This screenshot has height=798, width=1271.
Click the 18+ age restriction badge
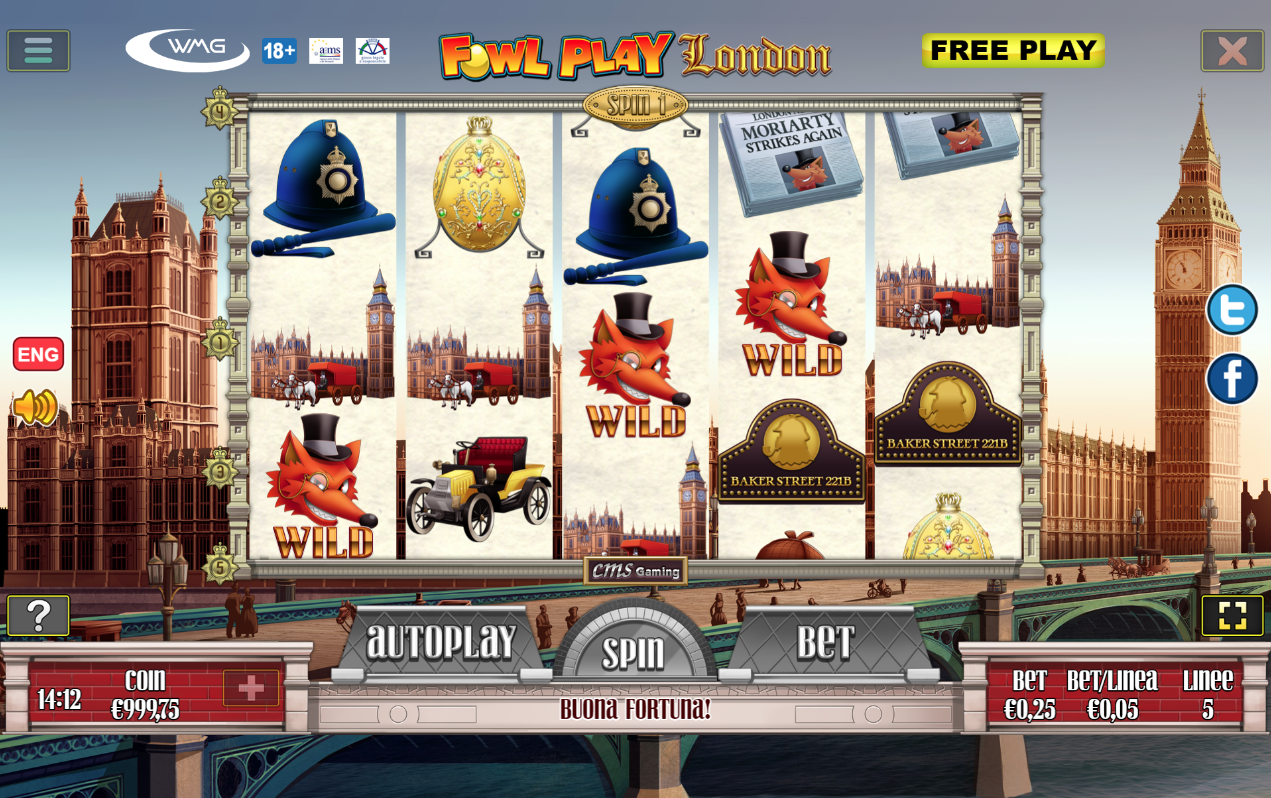pyautogui.click(x=279, y=51)
